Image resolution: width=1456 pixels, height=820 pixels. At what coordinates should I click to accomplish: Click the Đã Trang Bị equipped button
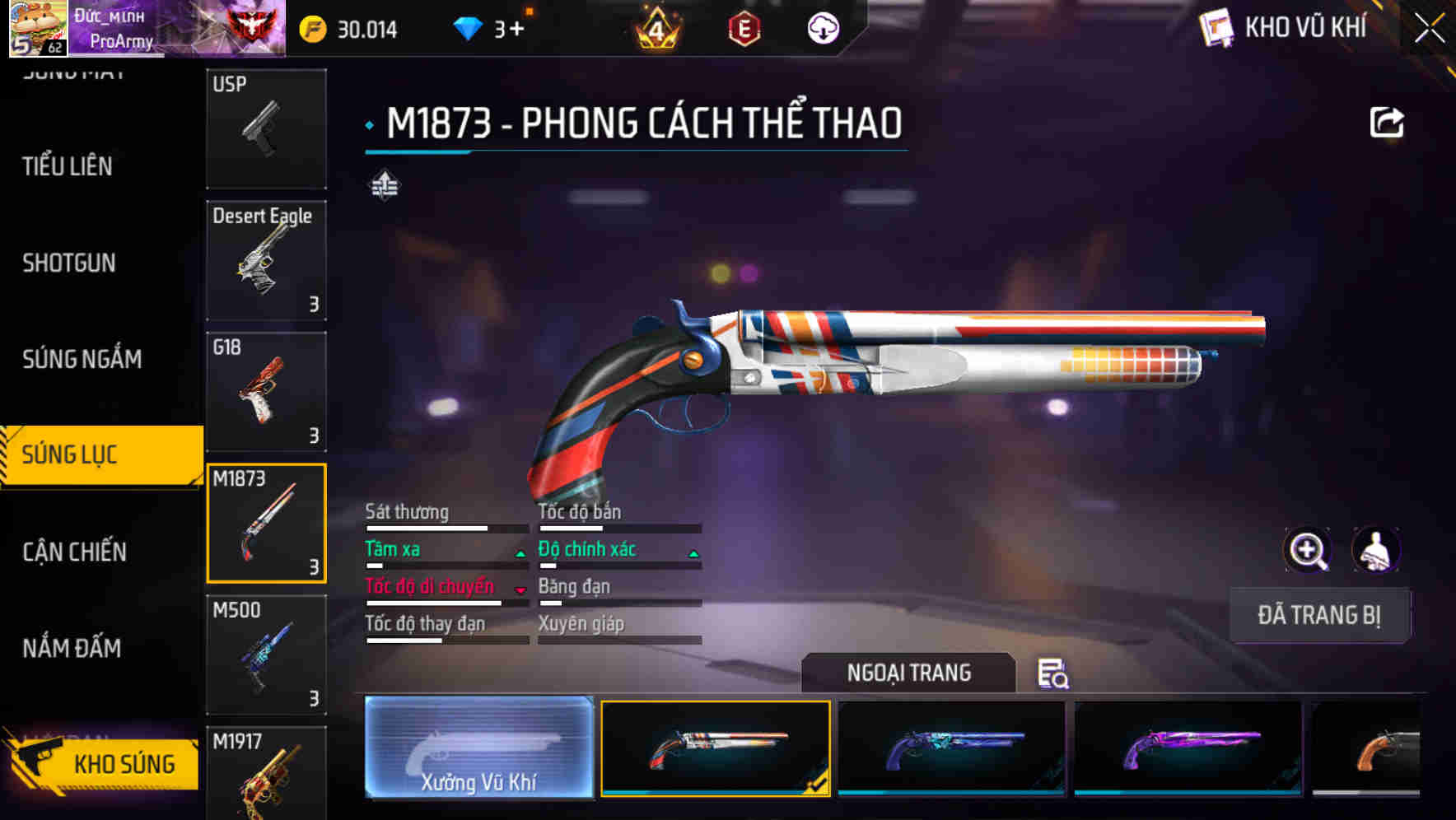pyautogui.click(x=1319, y=615)
